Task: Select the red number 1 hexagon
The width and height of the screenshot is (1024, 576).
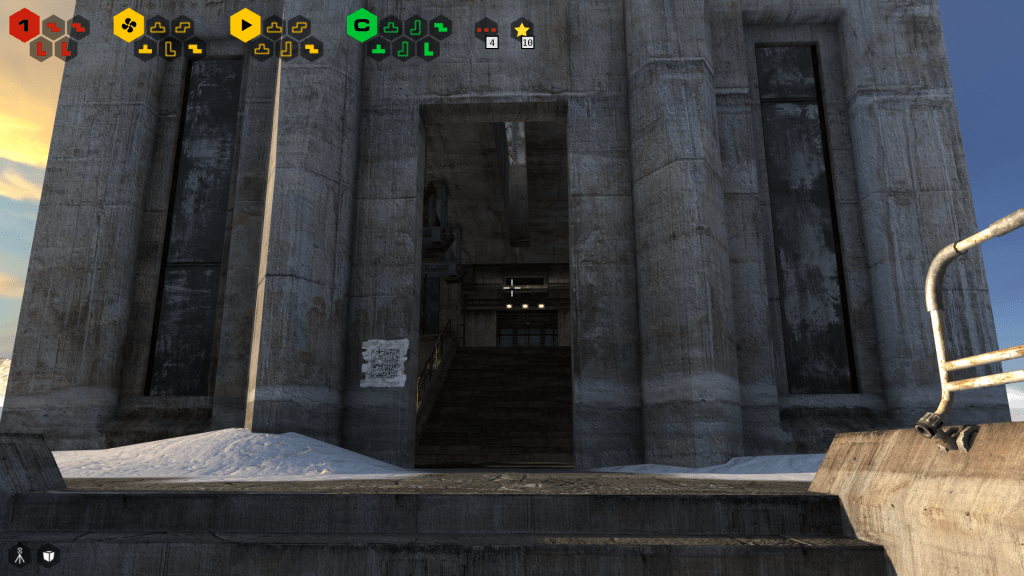Action: 24,24
